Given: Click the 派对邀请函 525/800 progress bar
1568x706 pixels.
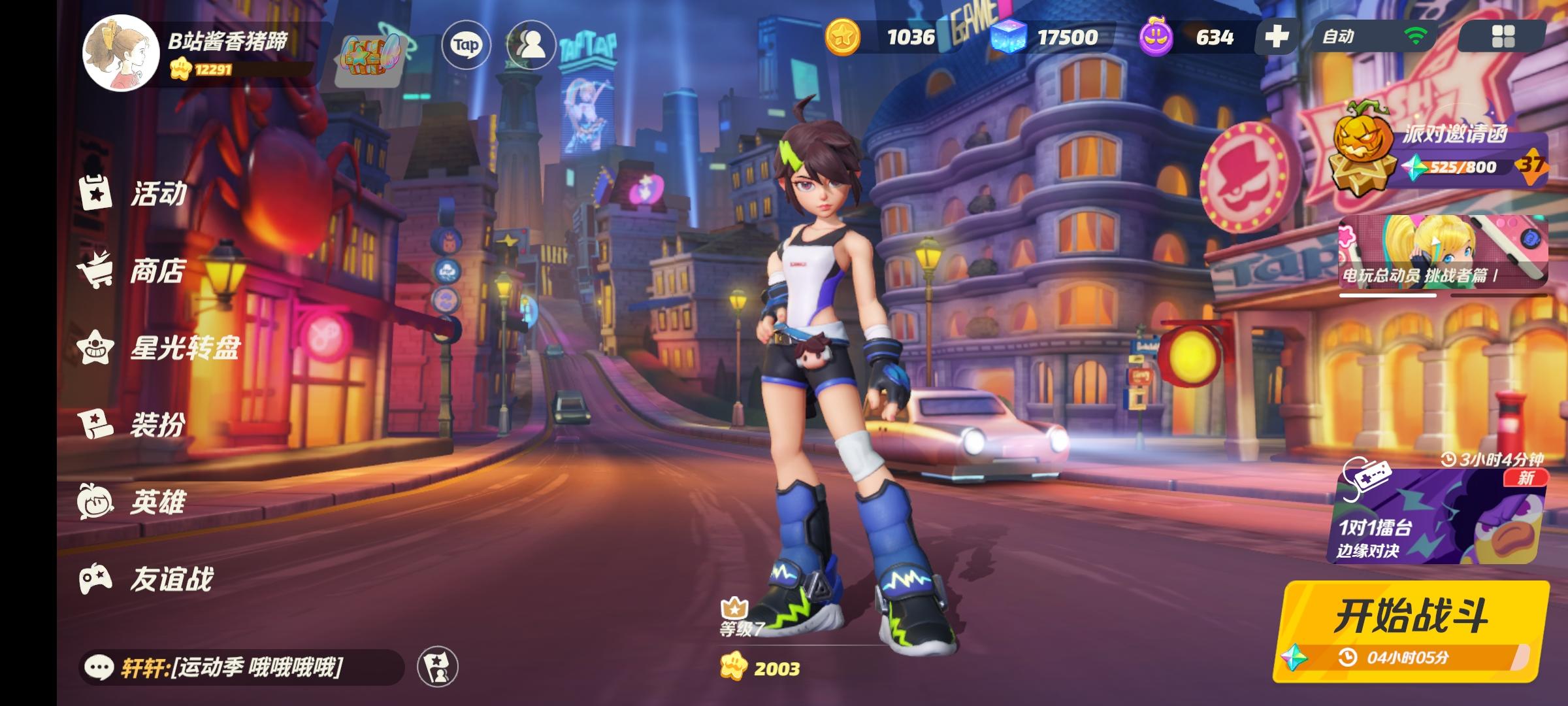Looking at the screenshot, I should coord(1457,168).
